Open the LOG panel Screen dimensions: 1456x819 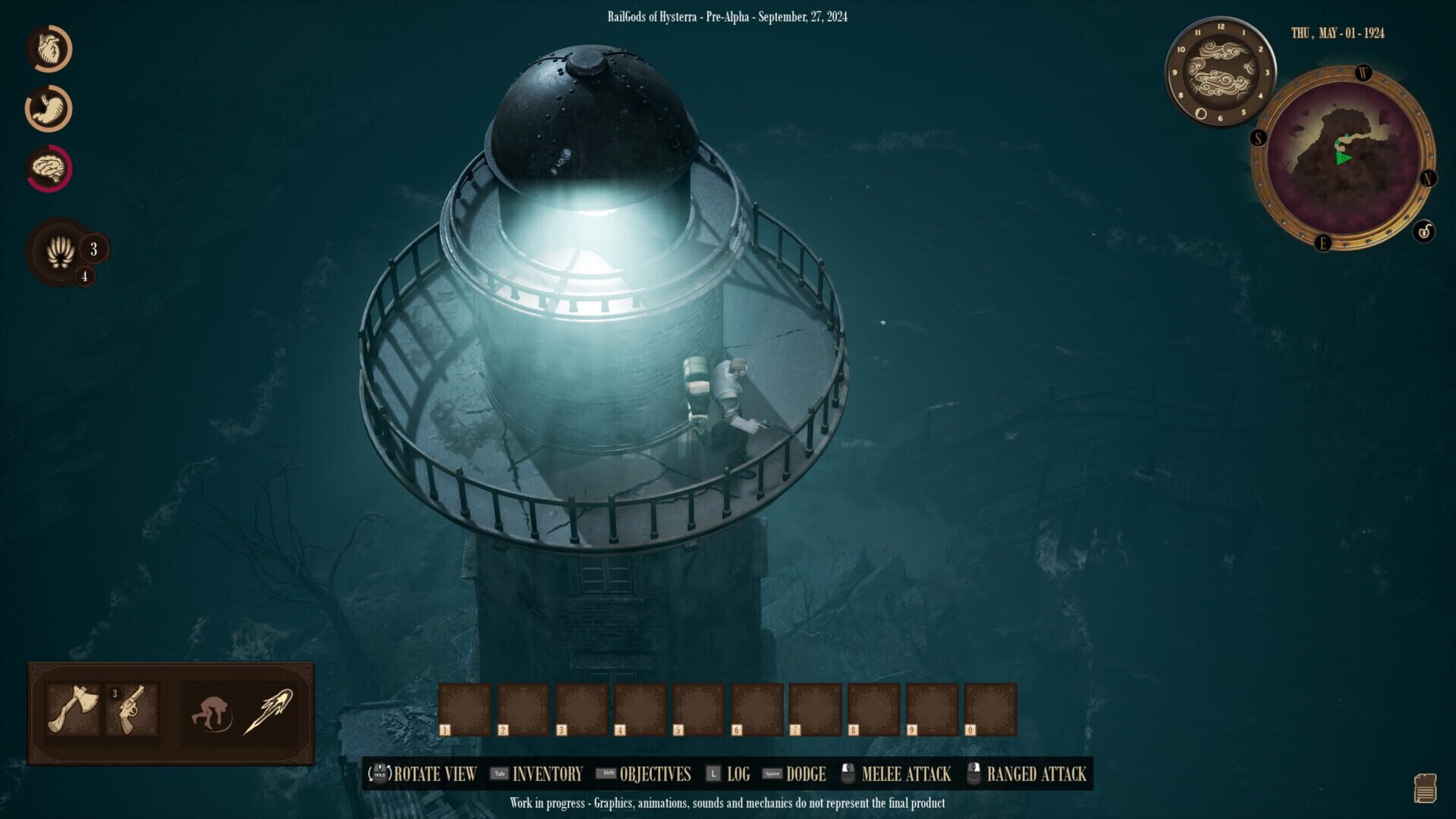click(738, 774)
